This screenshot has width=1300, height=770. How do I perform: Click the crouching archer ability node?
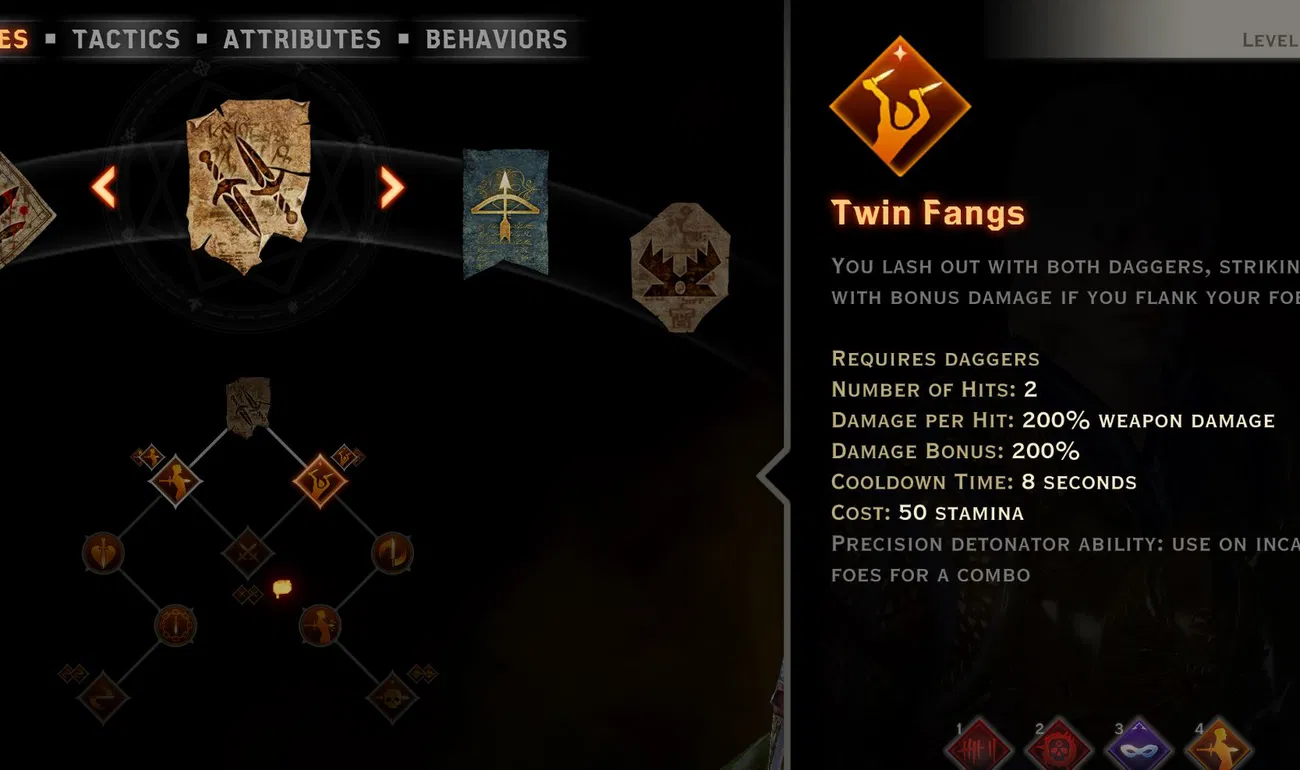click(319, 624)
